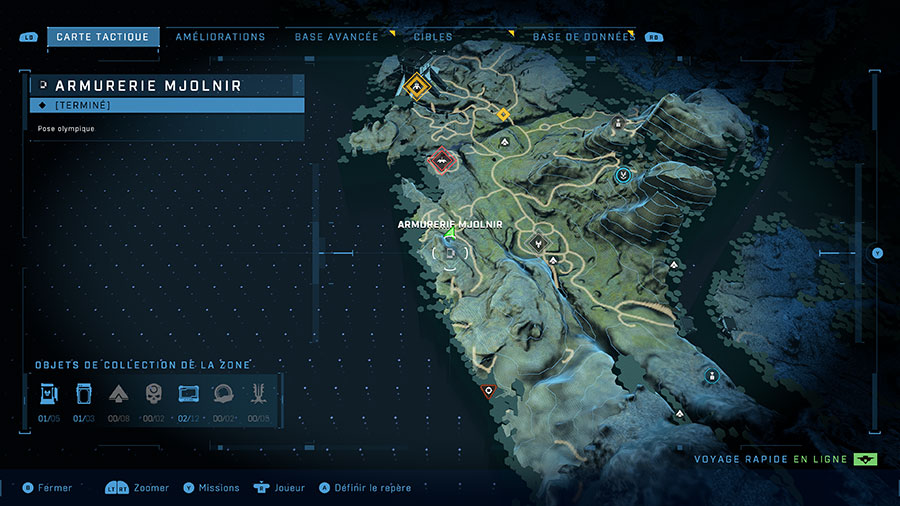Click the Armurerie Mjolnir map marker
This screenshot has width=900, height=506.
[x=450, y=234]
